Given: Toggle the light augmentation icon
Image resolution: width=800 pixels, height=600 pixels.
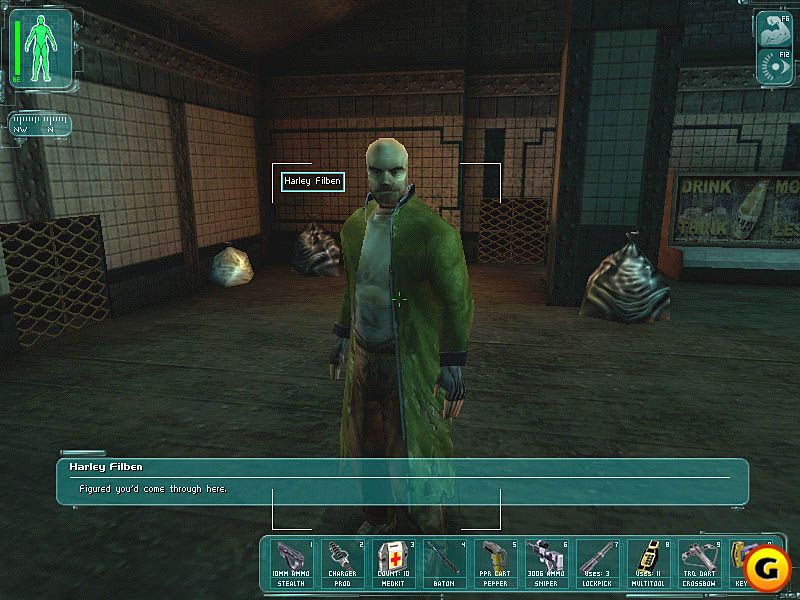Looking at the screenshot, I should (772, 65).
